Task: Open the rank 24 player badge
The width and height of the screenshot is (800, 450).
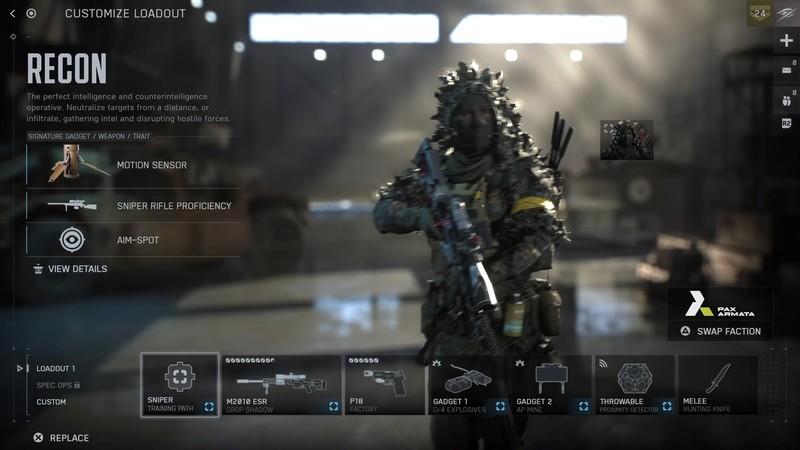Action: point(758,14)
